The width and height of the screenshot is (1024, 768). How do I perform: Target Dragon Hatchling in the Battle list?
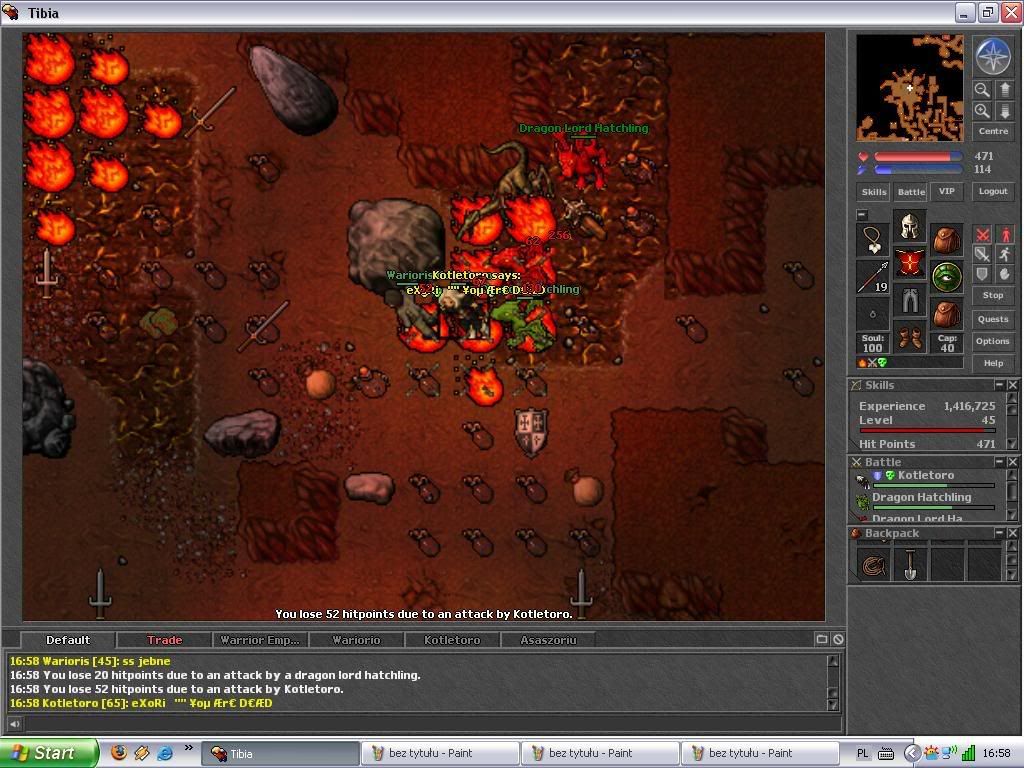tap(921, 498)
